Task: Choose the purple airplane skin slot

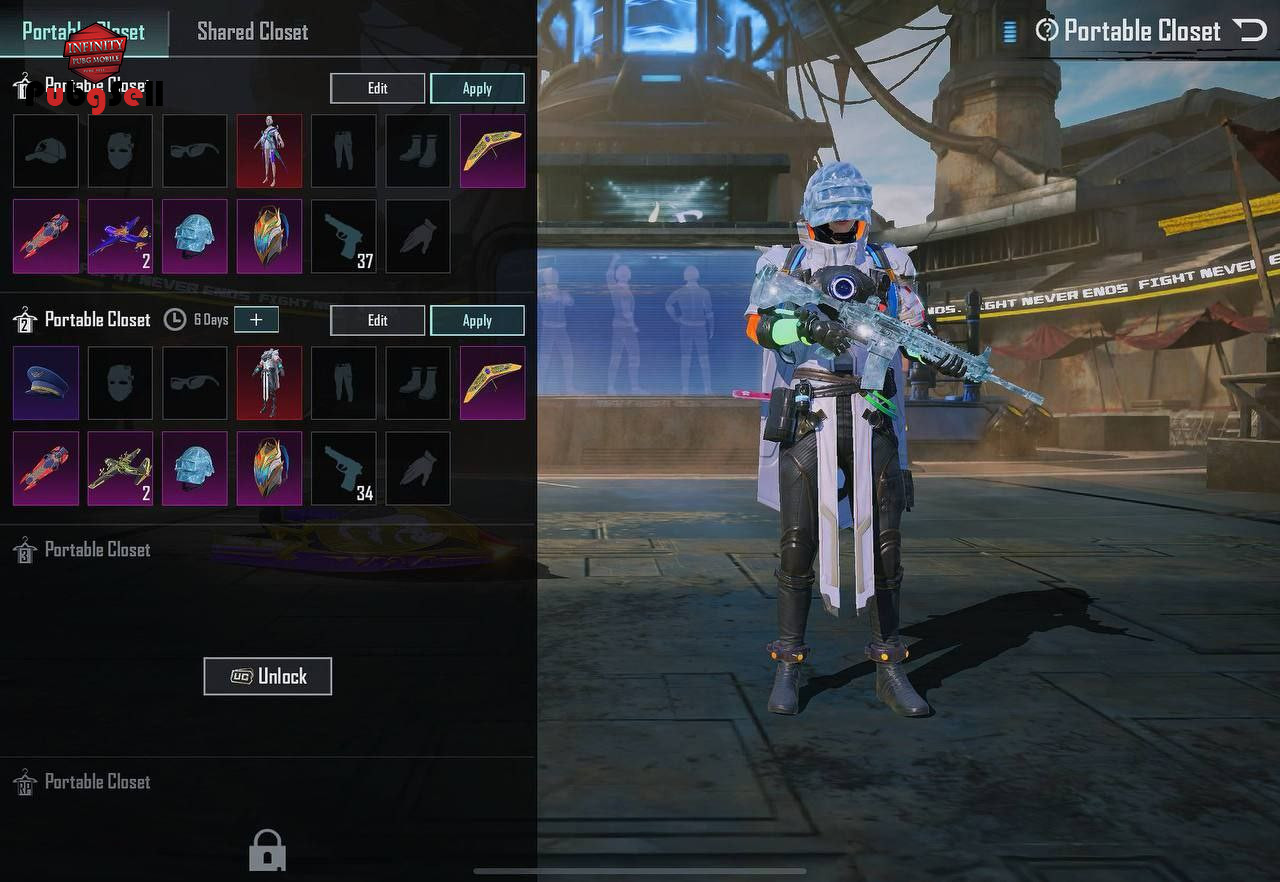Action: click(x=120, y=236)
